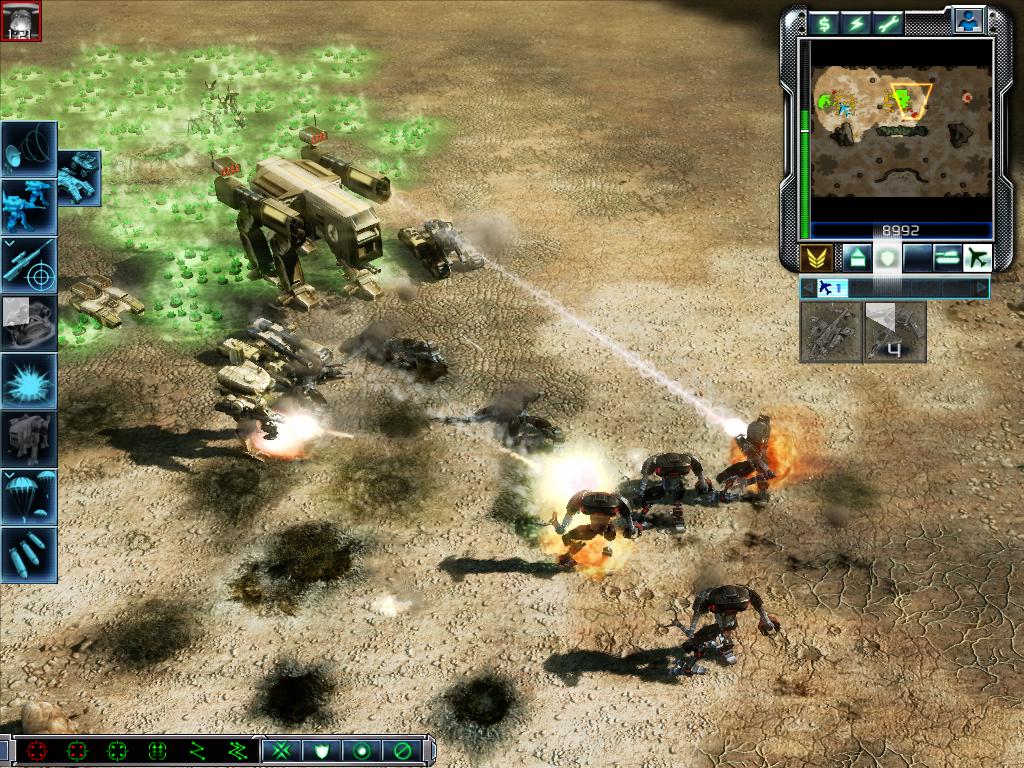Open the player profile icon on the radar frame
This screenshot has width=1024, height=768.
(967, 20)
